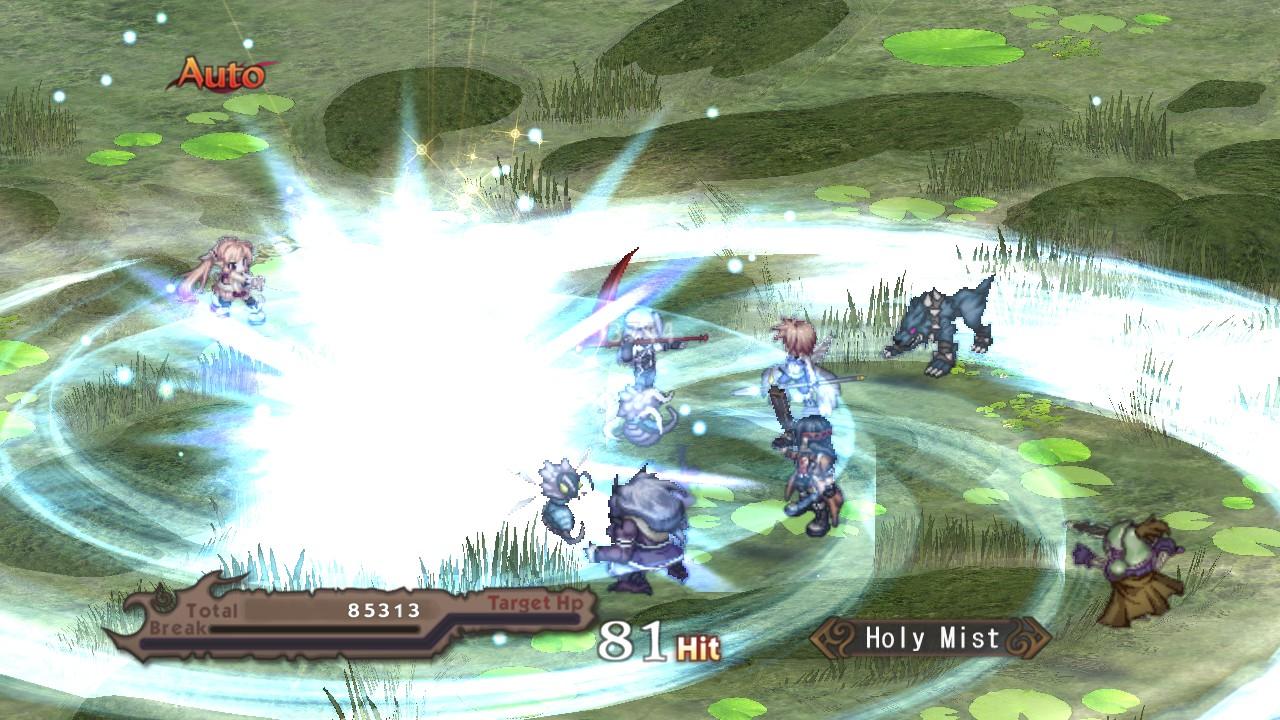Click the hit counter showing 81
1280x720 pixels.
pyautogui.click(x=632, y=640)
